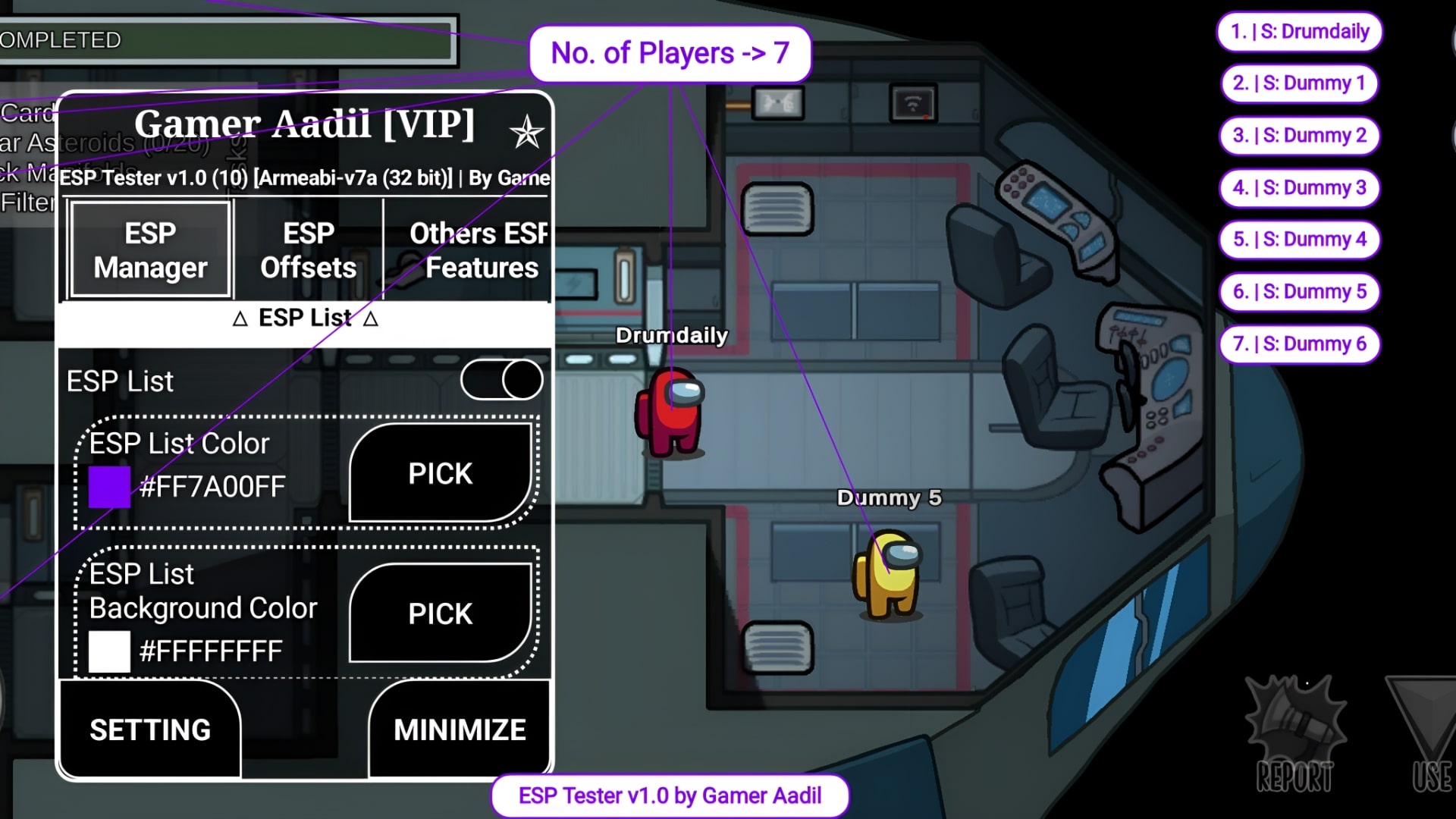Click the wifi admin panel icon
The height and width of the screenshot is (819, 1456).
tap(912, 102)
